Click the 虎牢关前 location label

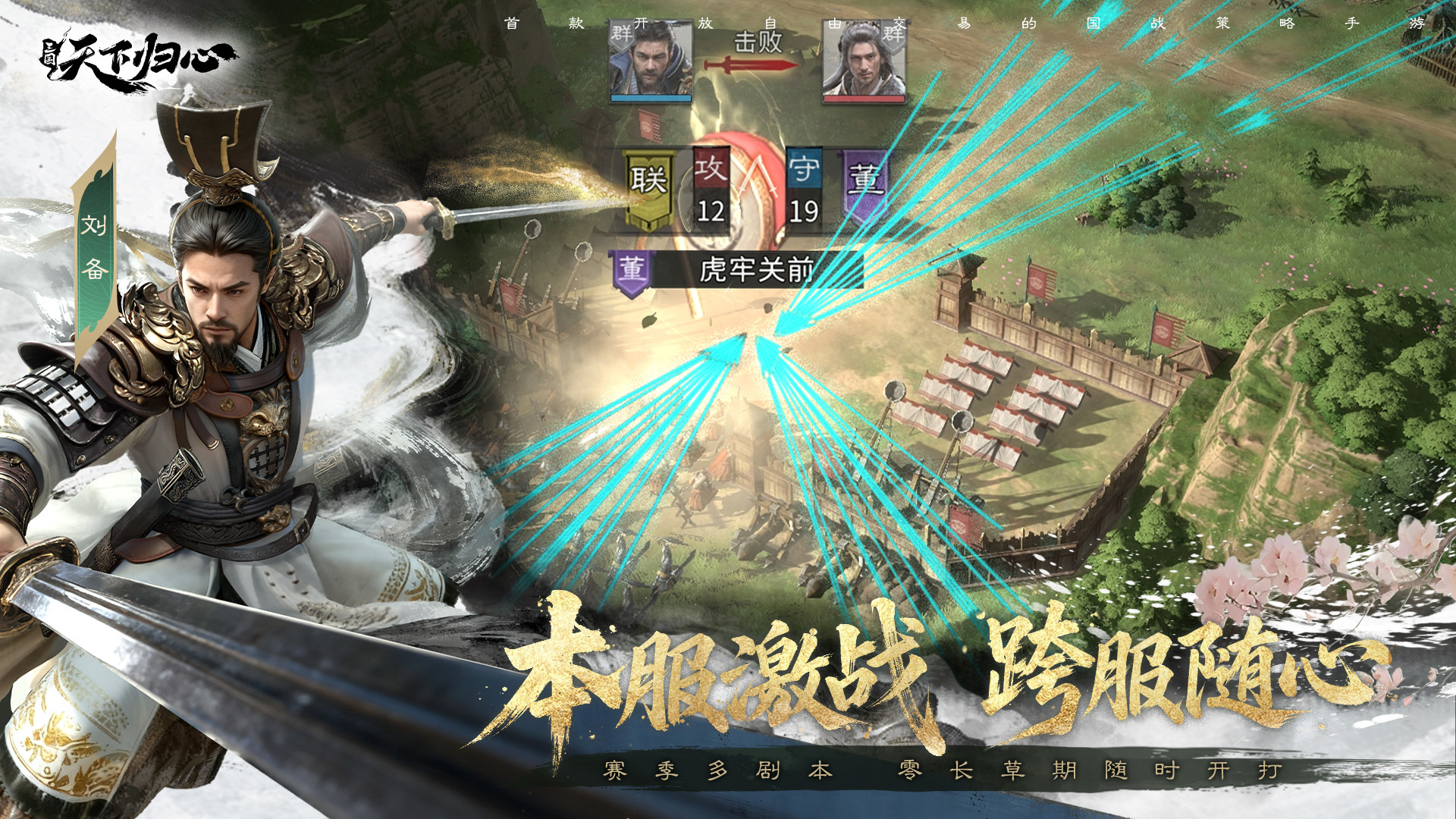point(755,270)
